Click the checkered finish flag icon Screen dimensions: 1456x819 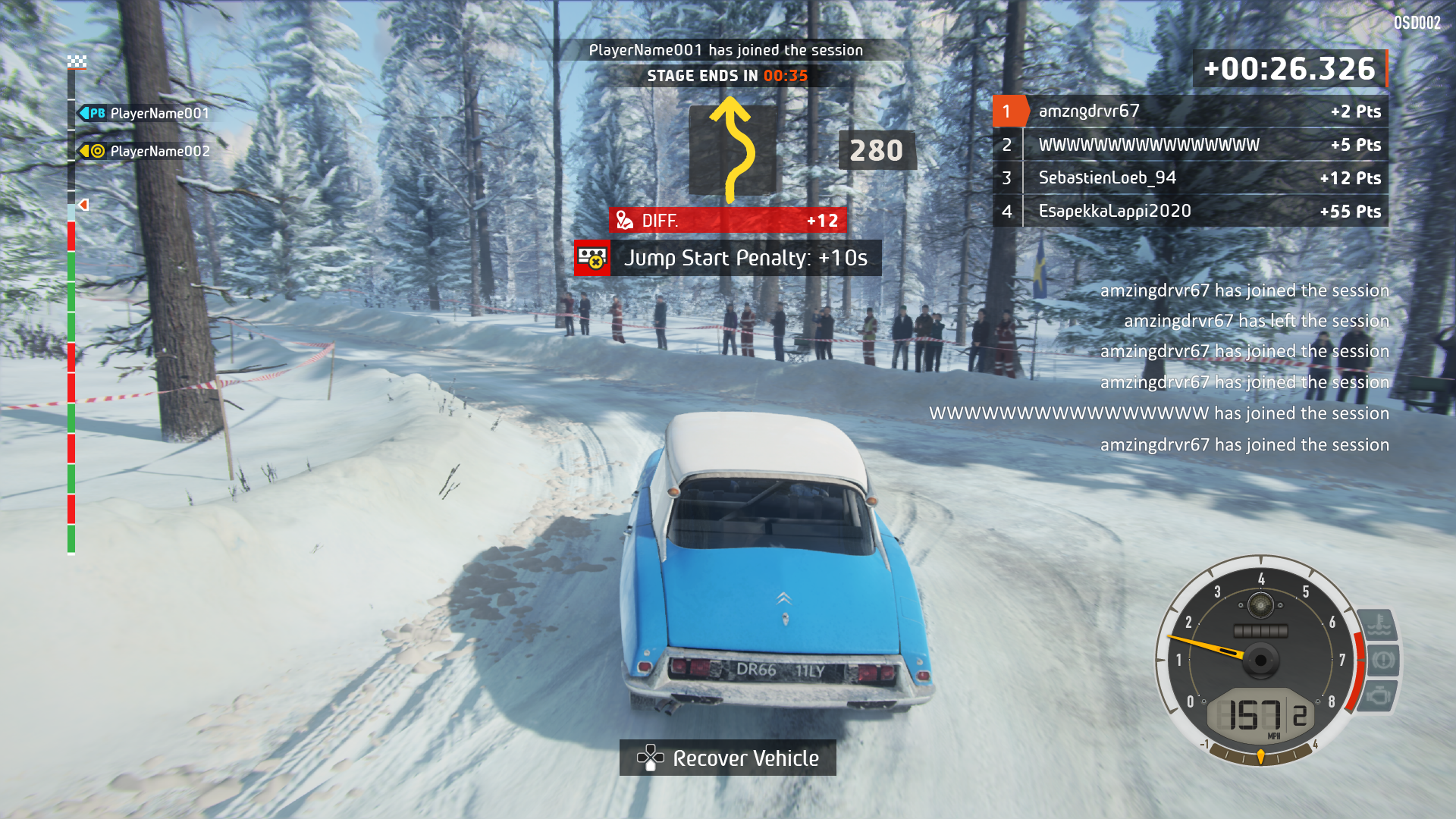click(x=77, y=62)
